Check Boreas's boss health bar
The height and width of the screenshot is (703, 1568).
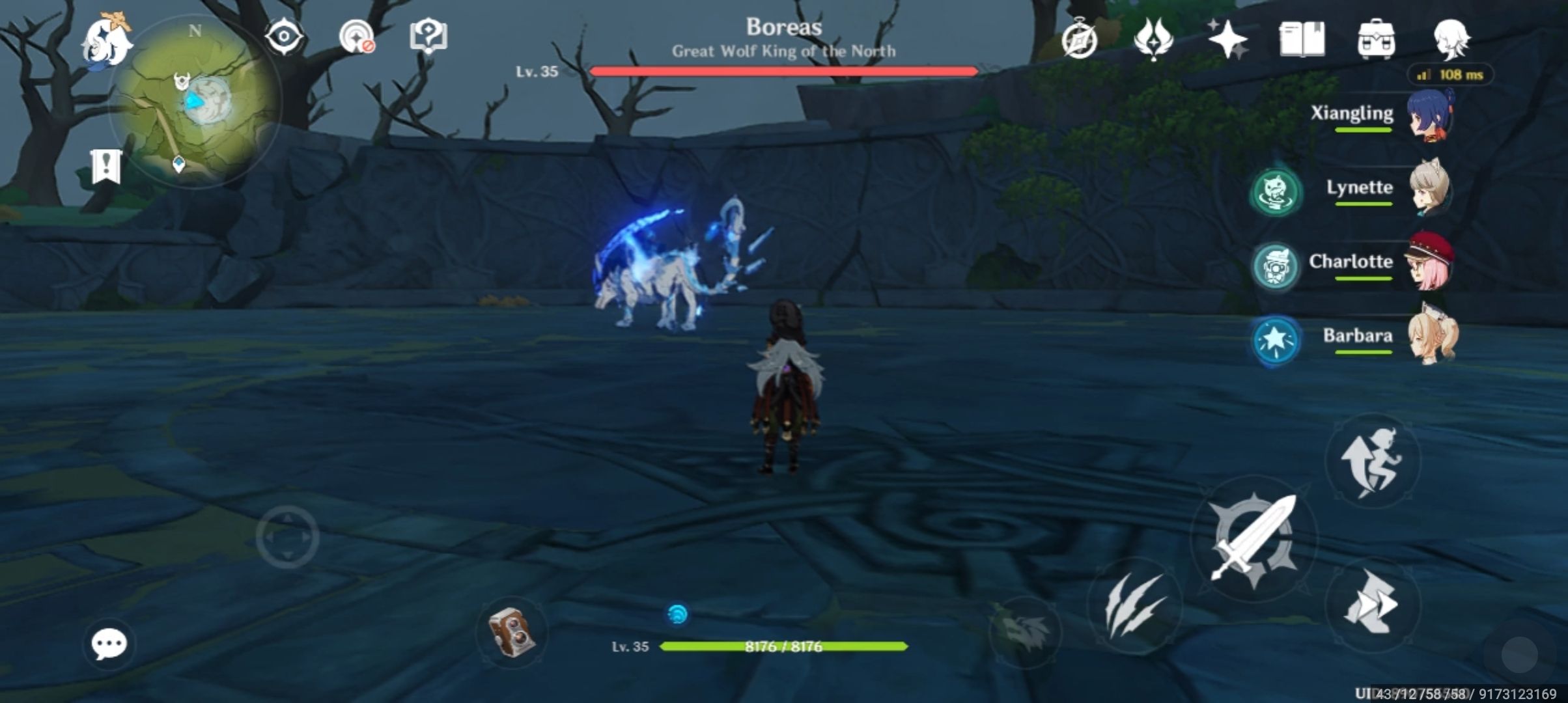point(781,72)
